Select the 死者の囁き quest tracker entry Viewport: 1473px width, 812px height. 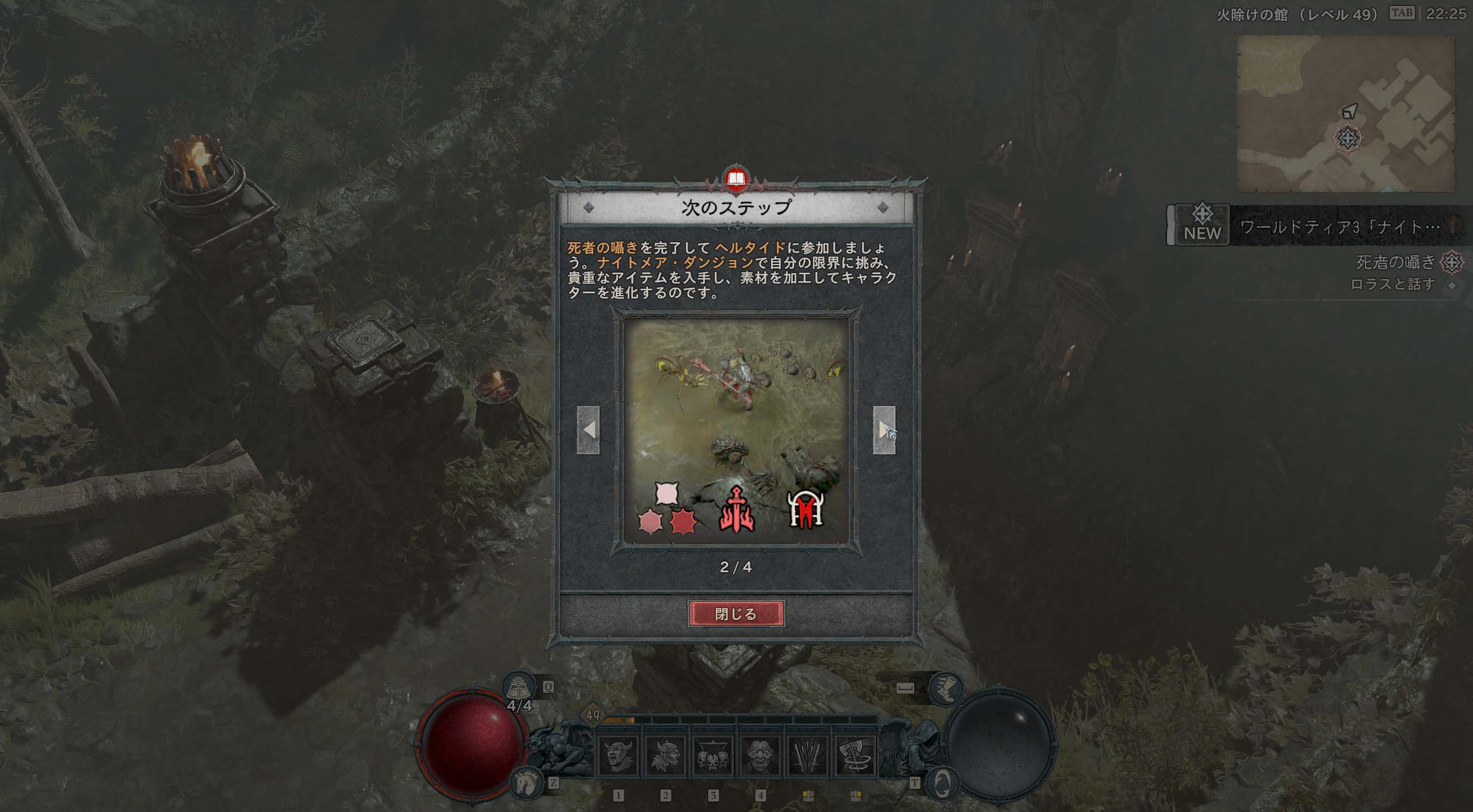pos(1395,262)
